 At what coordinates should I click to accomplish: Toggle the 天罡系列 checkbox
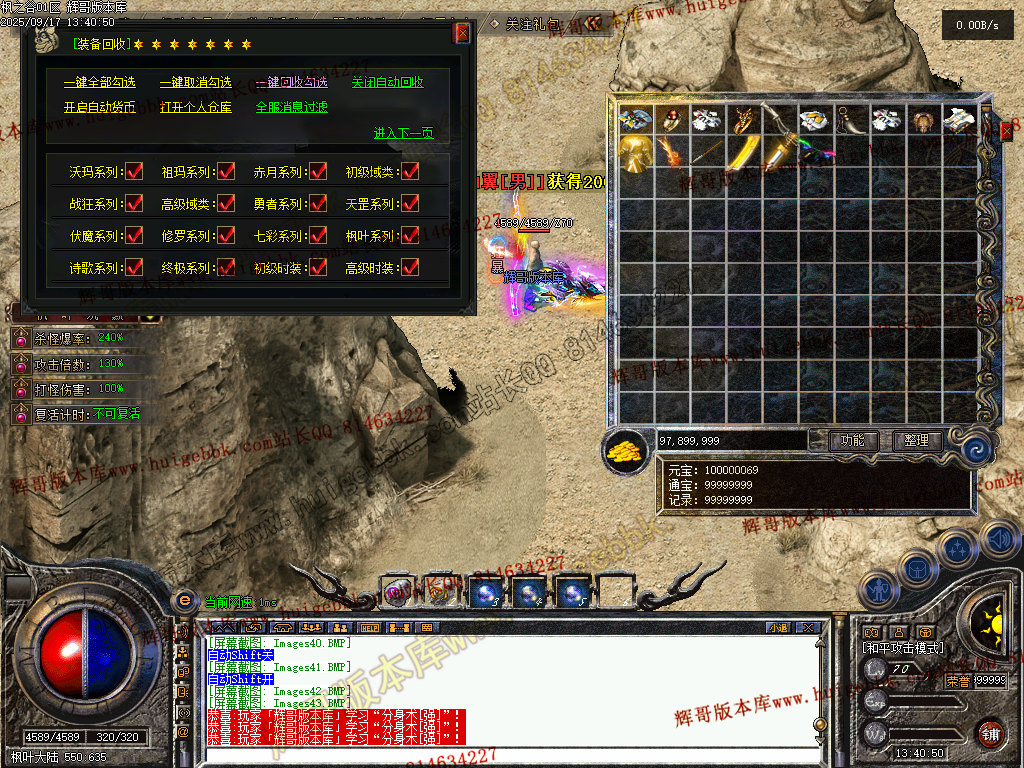(409, 204)
